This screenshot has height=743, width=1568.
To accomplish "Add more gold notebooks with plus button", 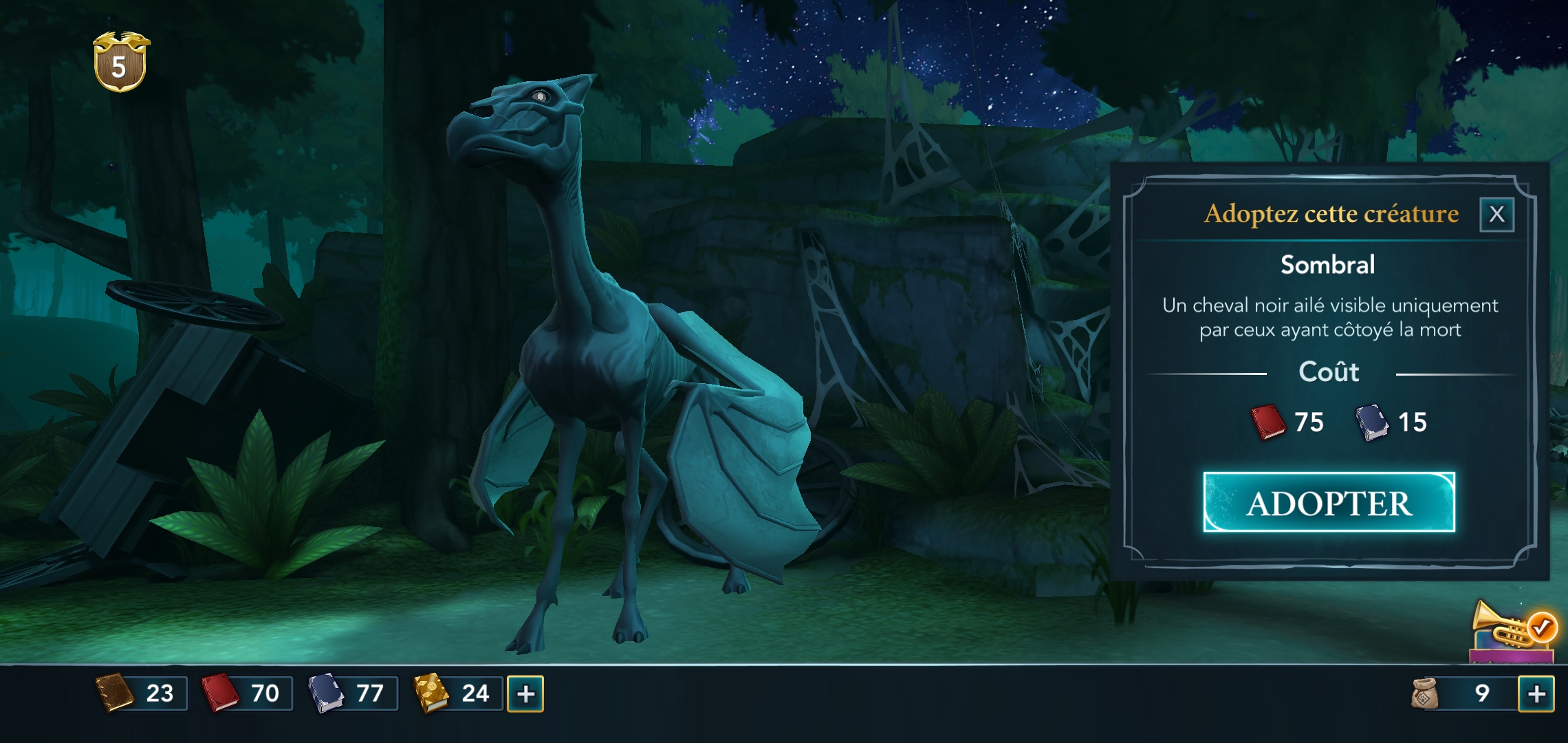I will [525, 693].
